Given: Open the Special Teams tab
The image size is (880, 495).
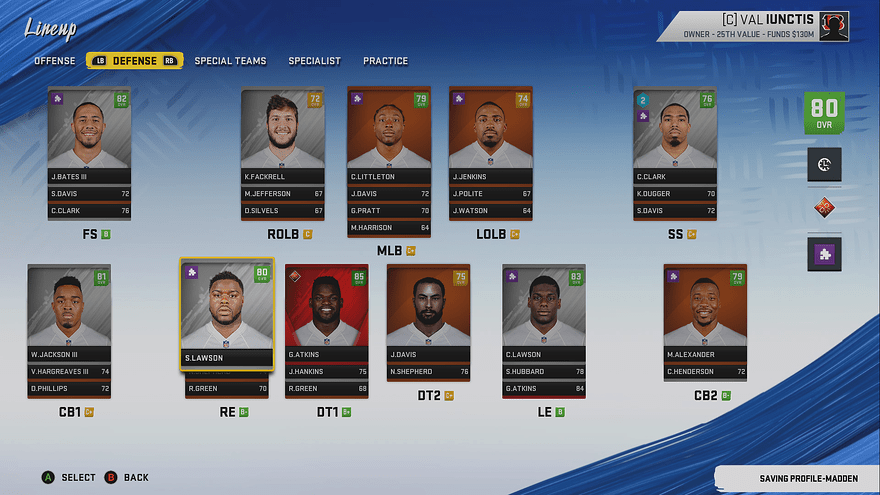Looking at the screenshot, I should pyautogui.click(x=230, y=61).
